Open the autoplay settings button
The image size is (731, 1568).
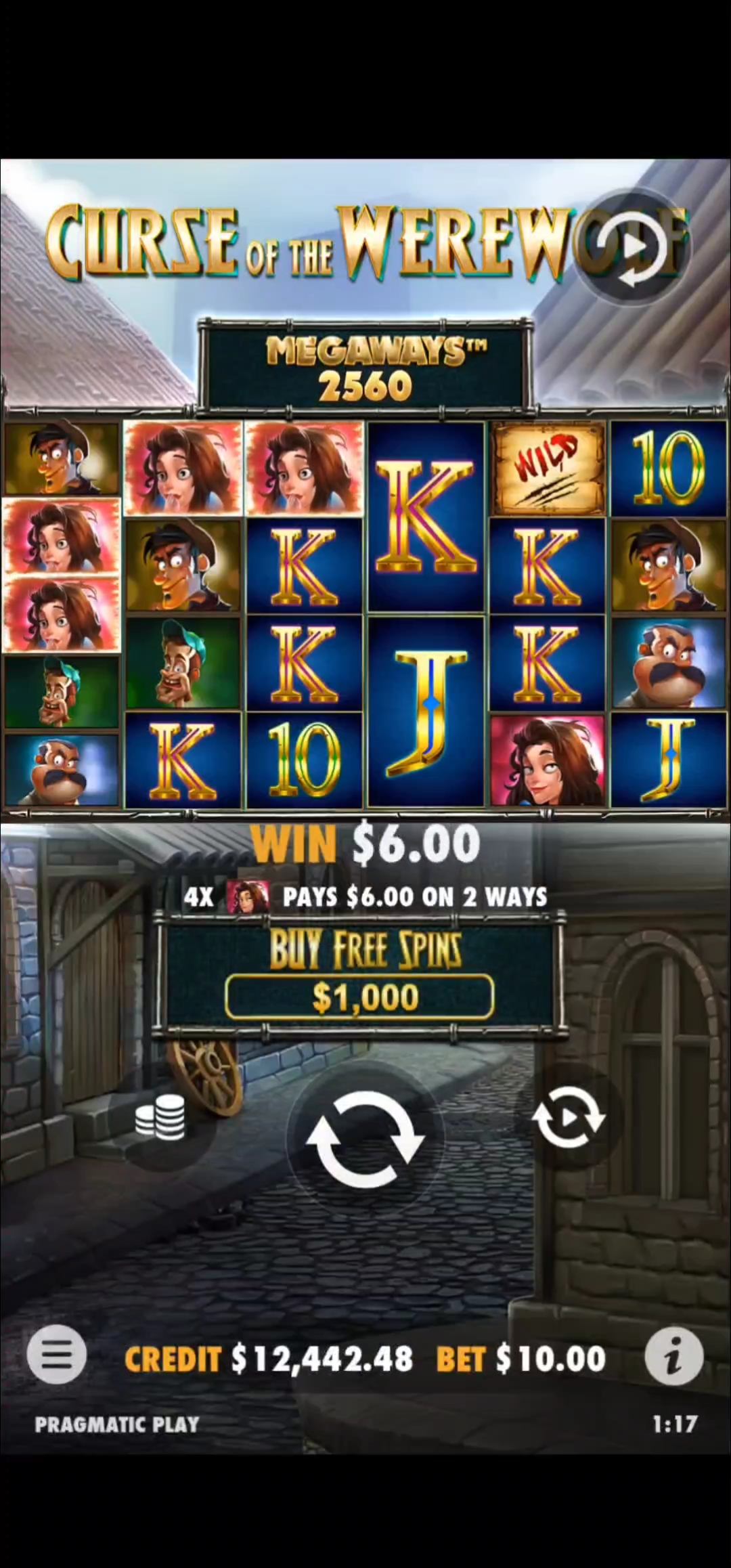(569, 1117)
